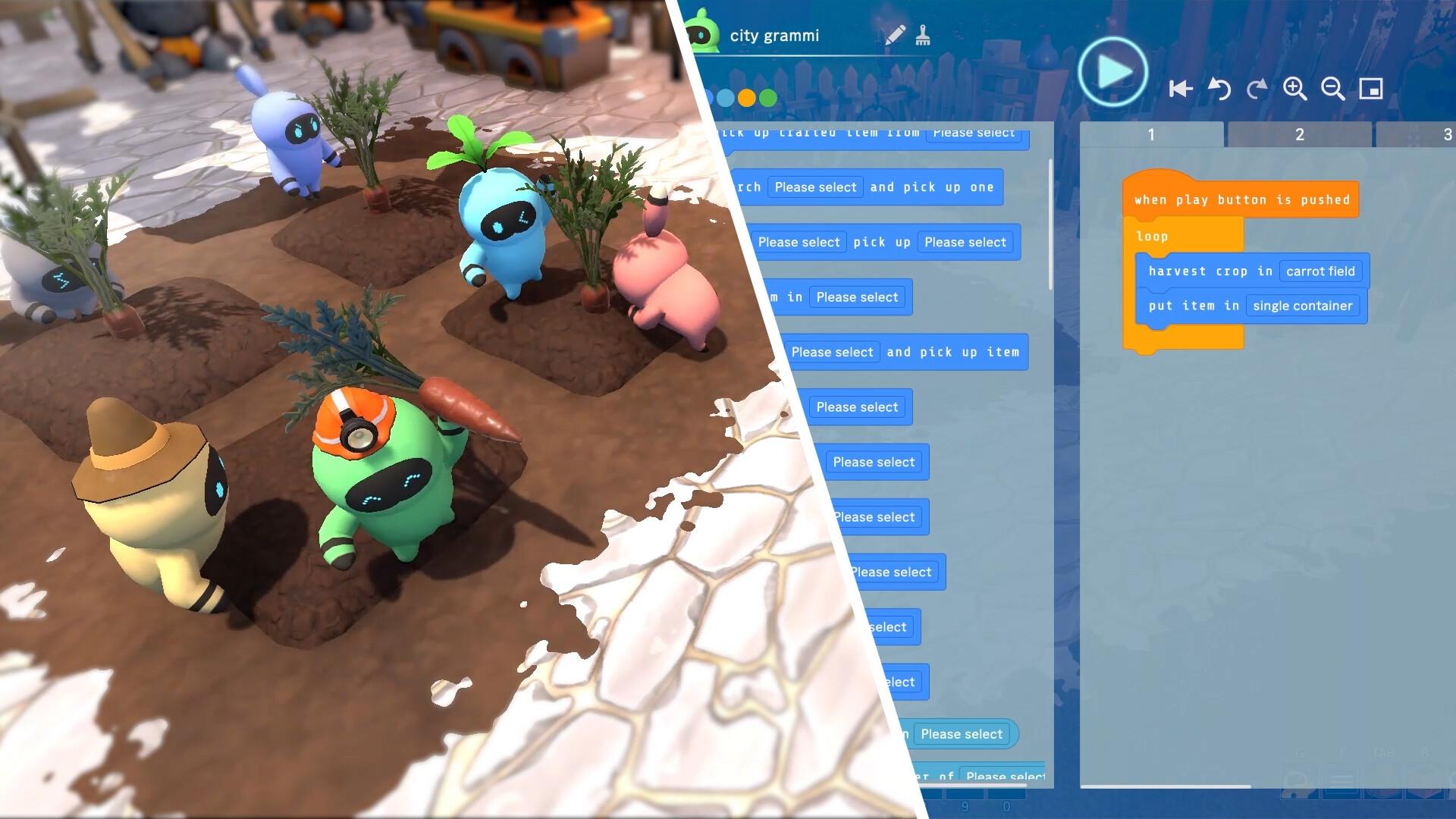1456x819 pixels.
Task: Click the brush icon beside the pencil
Action: 923,36
